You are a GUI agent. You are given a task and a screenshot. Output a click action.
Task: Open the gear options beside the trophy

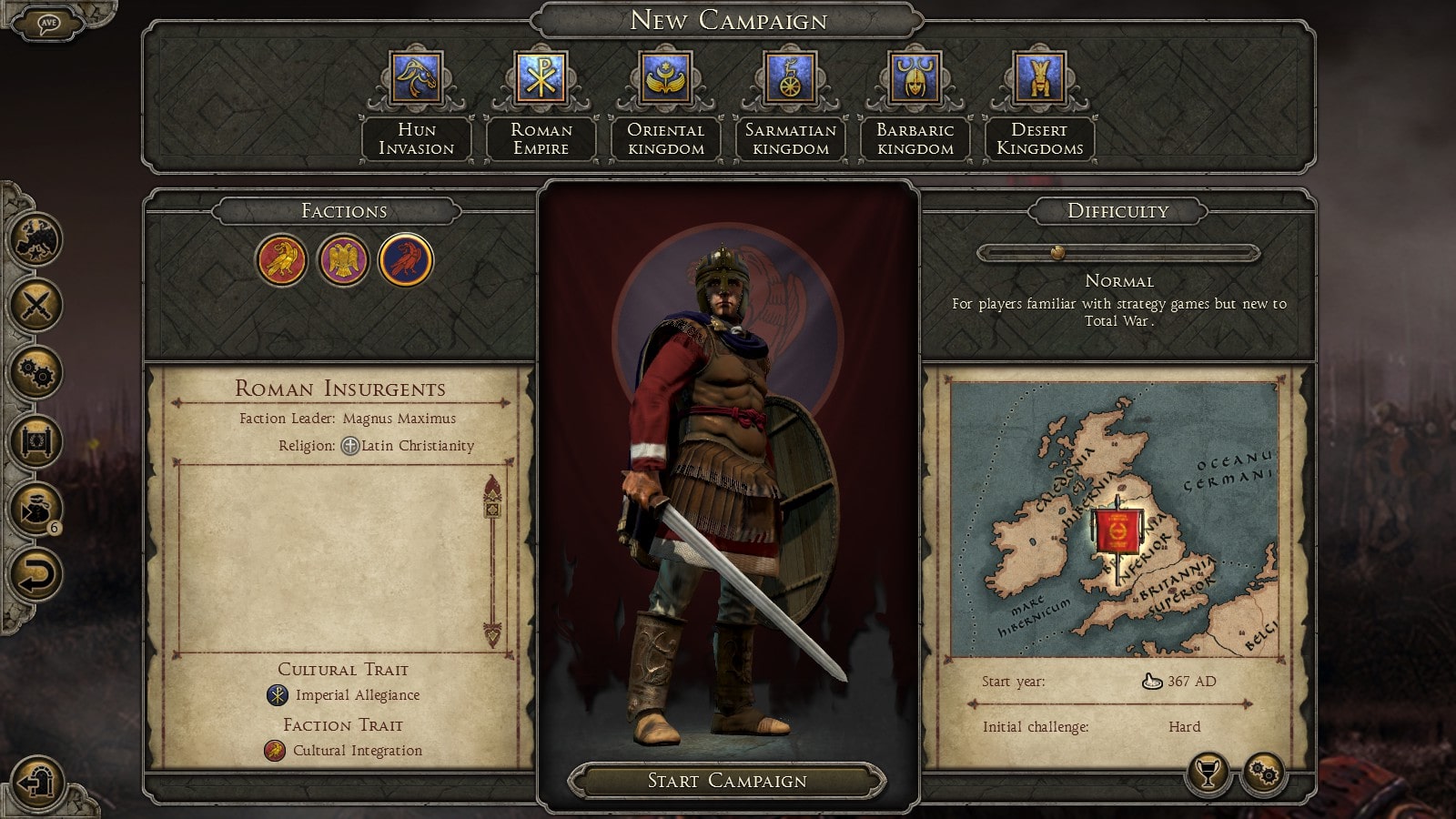tap(1264, 774)
